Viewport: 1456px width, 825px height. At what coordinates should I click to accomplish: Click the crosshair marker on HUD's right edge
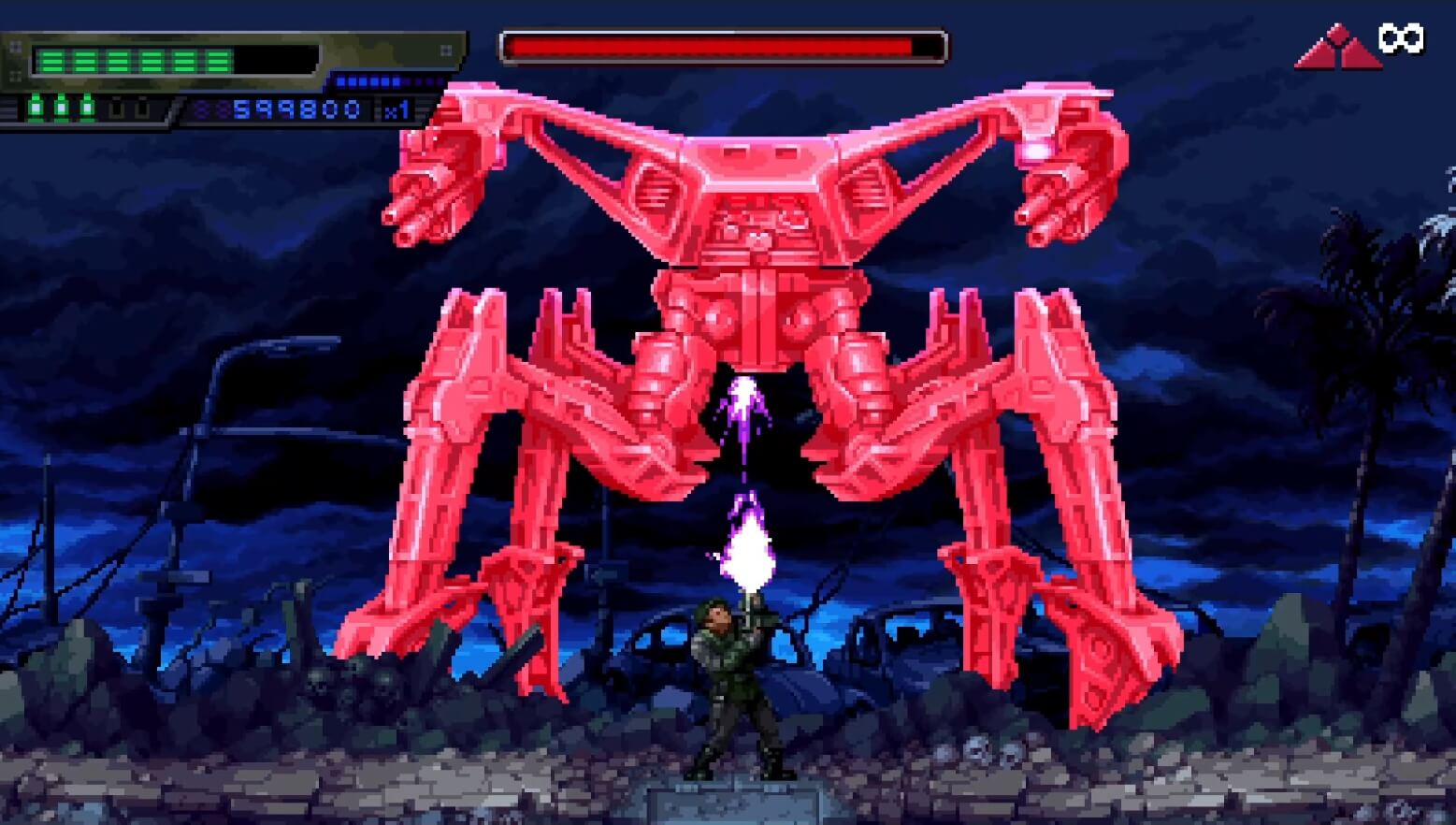click(444, 50)
